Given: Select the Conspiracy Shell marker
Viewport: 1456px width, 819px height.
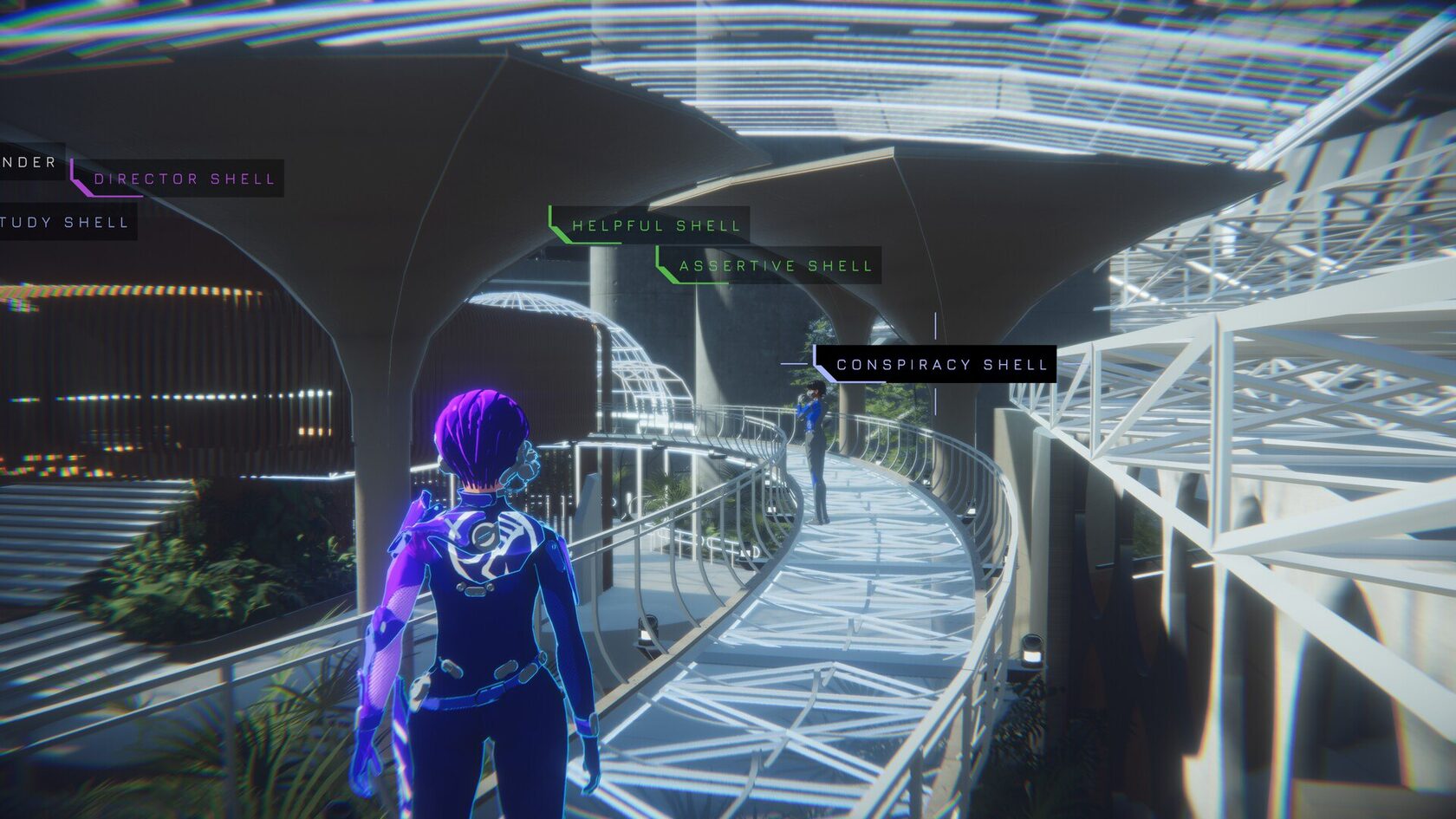Looking at the screenshot, I should point(941,365).
